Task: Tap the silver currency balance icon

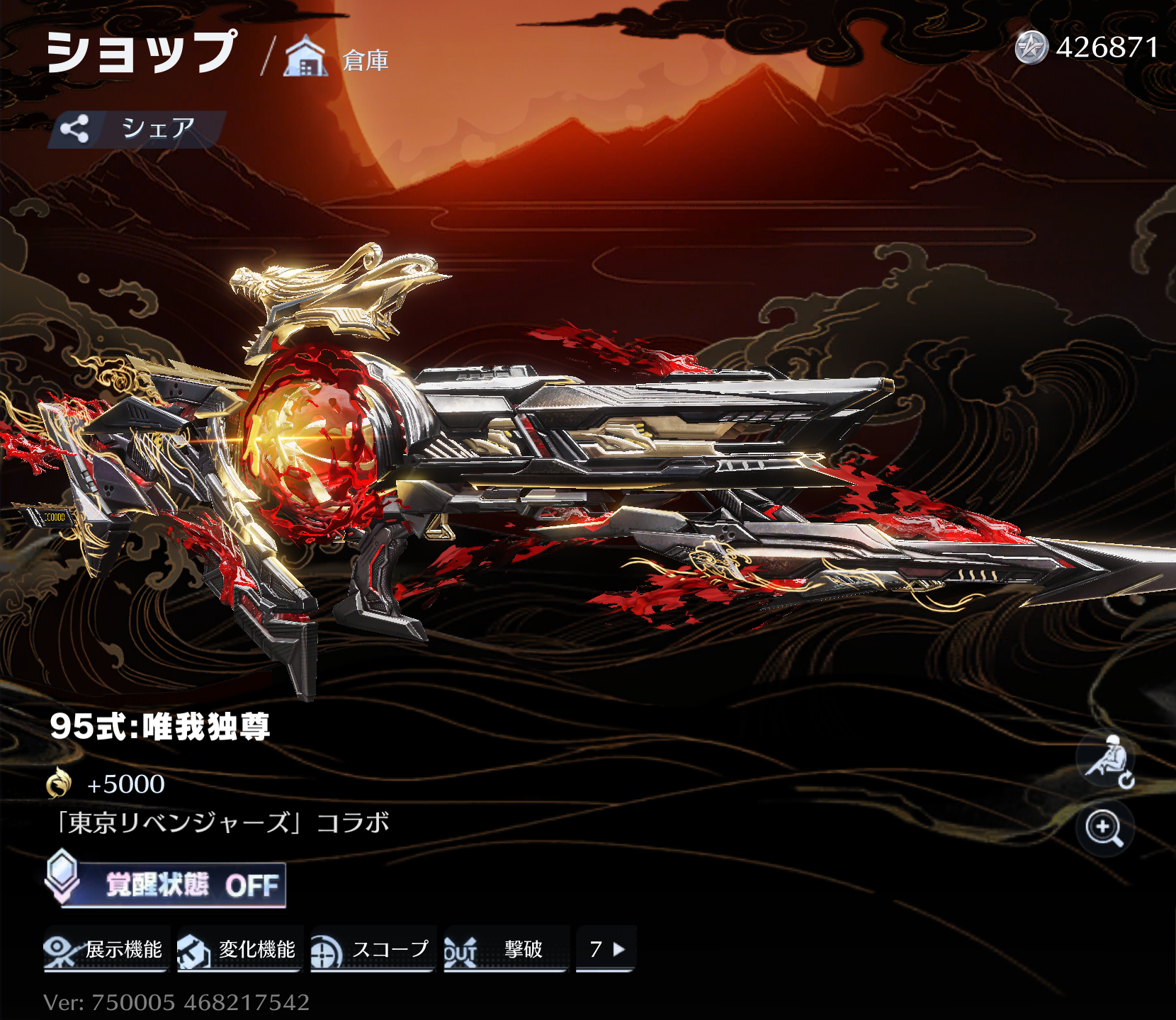Action: tap(1031, 48)
